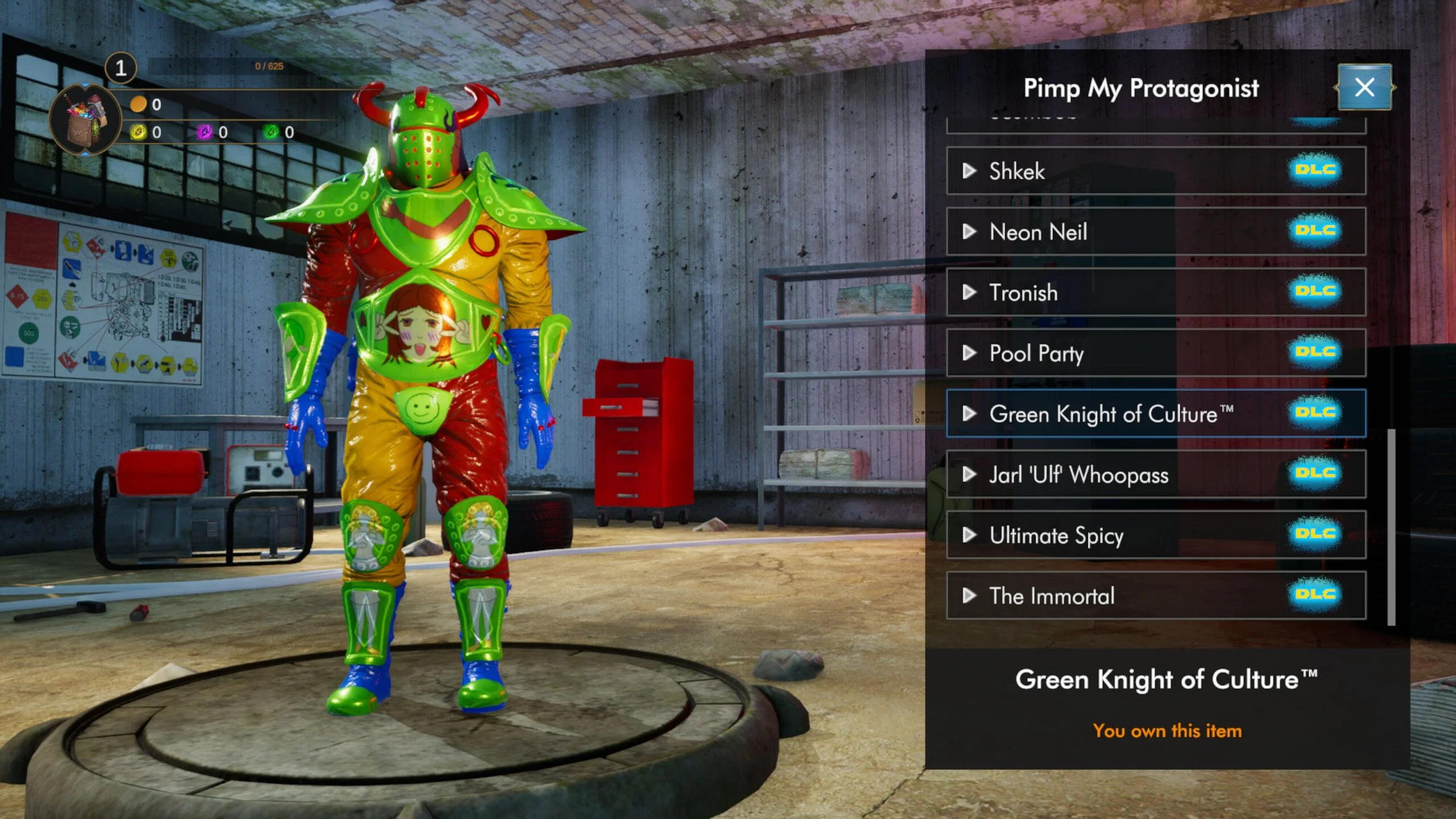Choose Jarl 'Ulf' Whoopass skin

click(1155, 474)
